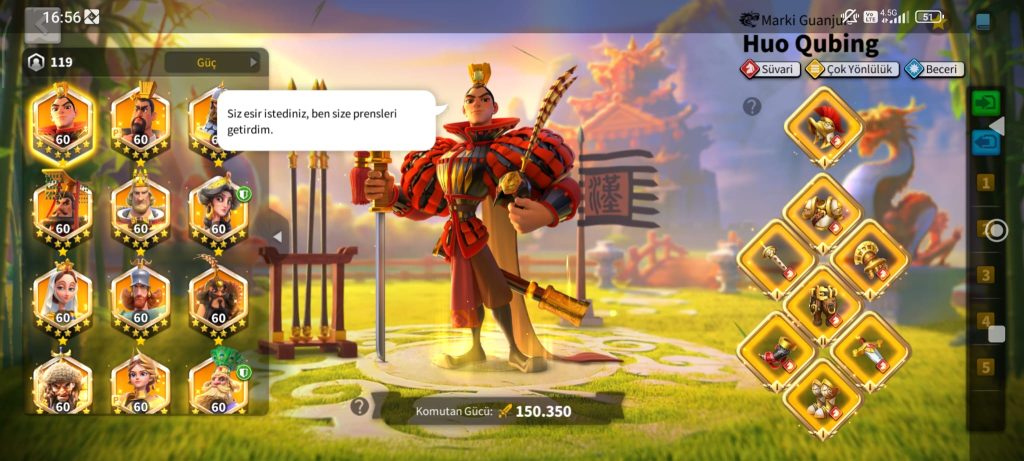
Task: Click the green equip preset button
Action: [986, 102]
